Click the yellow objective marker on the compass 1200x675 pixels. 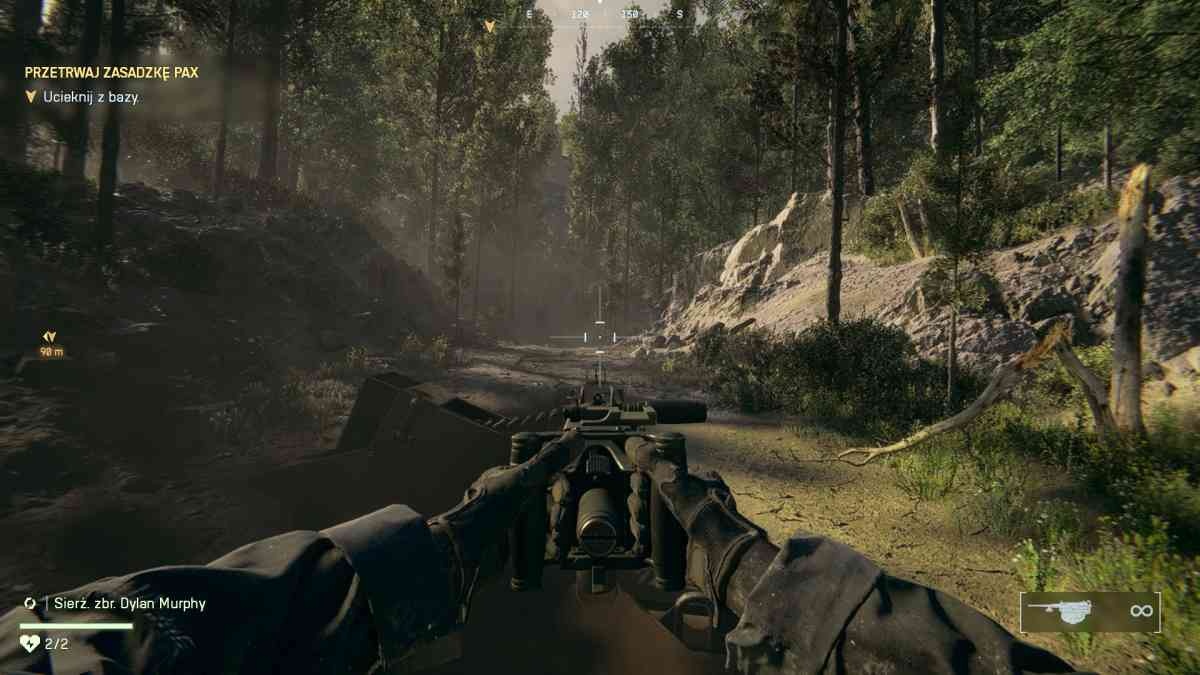coord(489,26)
